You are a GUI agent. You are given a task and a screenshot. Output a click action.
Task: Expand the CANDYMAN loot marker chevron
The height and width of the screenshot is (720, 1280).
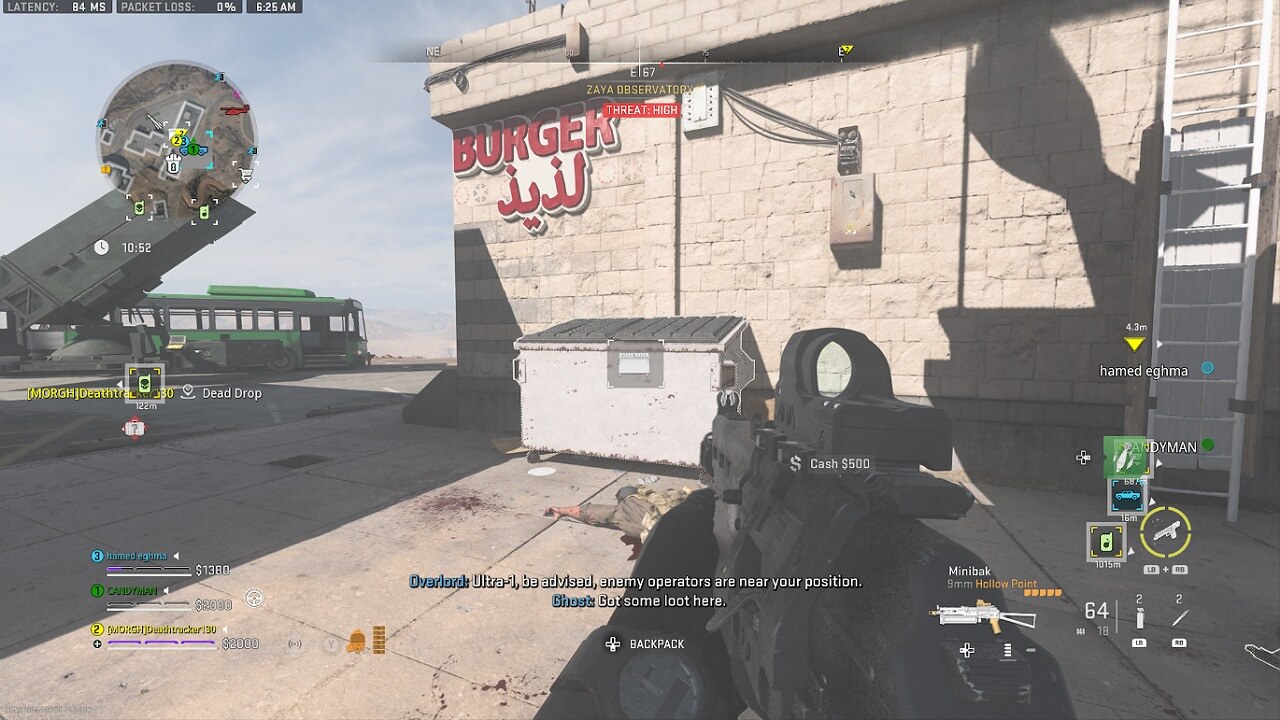click(x=1159, y=461)
